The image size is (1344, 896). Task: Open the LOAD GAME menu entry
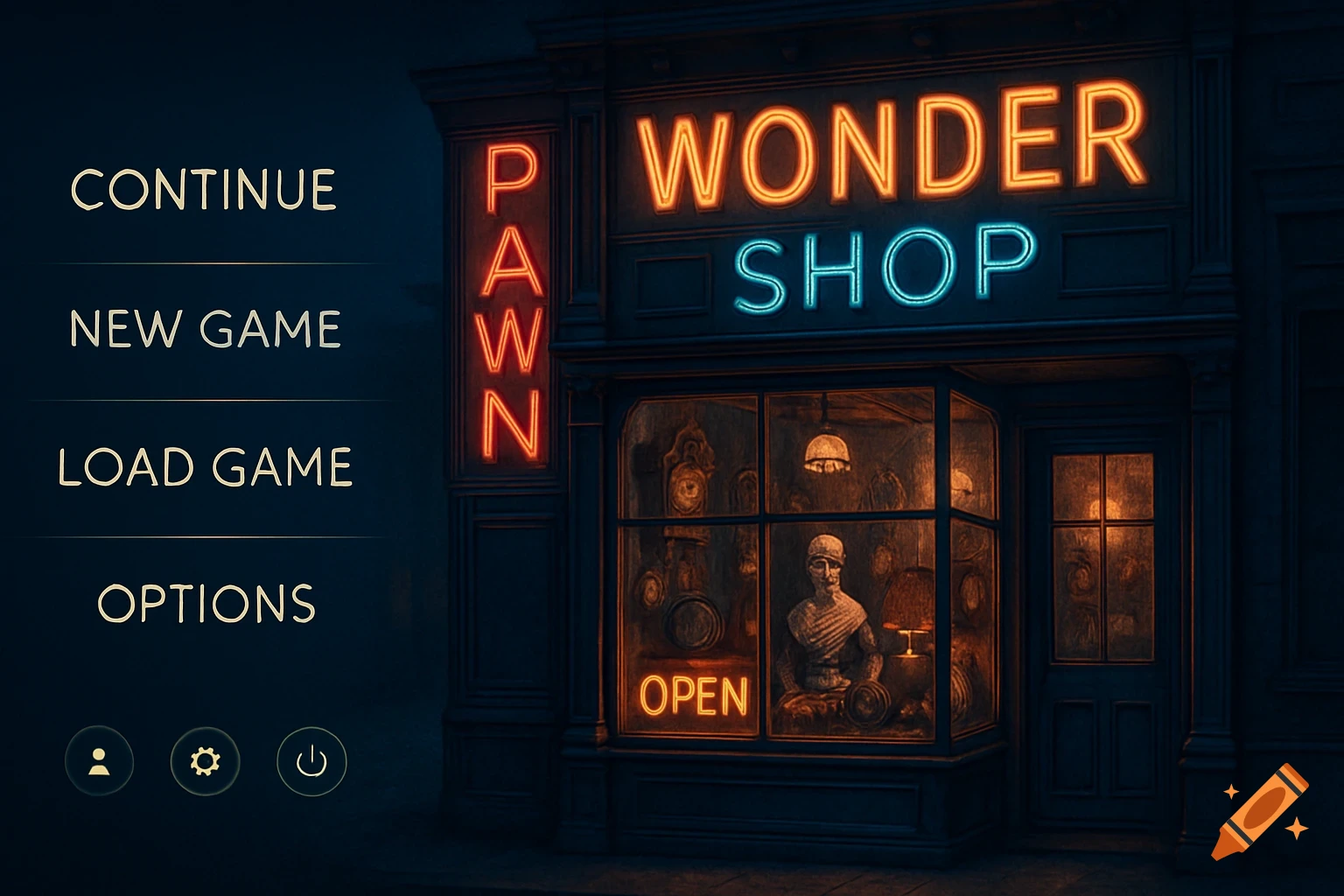207,465
